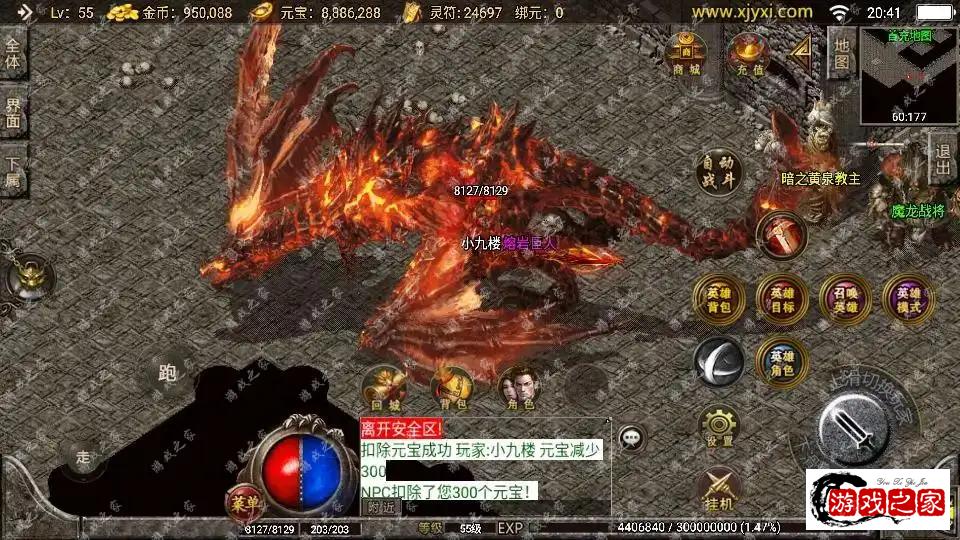The width and height of the screenshot is (960, 540).
Task: Tap the 退出 exit button
Action: (x=942, y=160)
